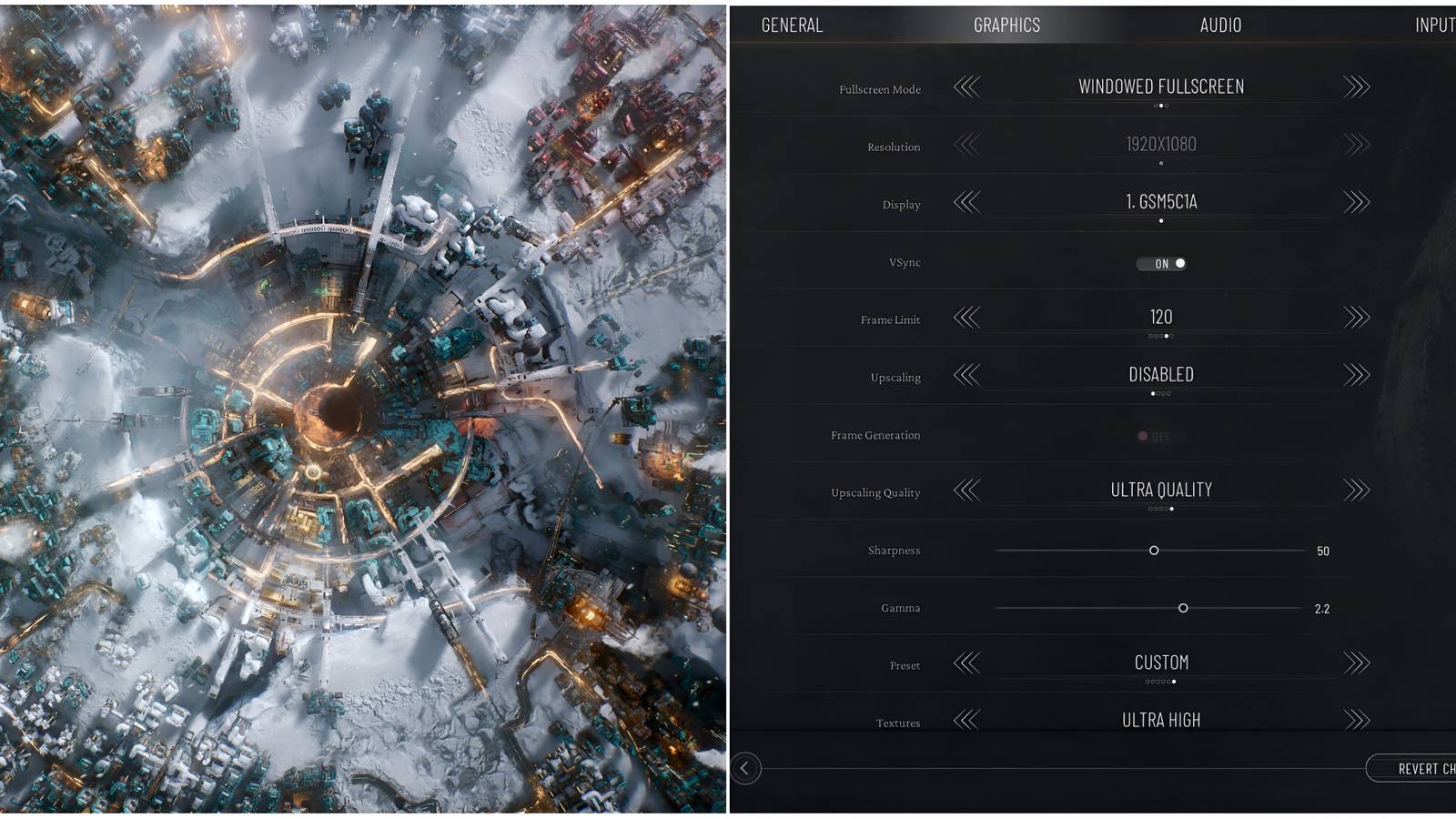Decrease Upscaling Quality with the left chevrons
1456x819 pixels.
click(966, 491)
